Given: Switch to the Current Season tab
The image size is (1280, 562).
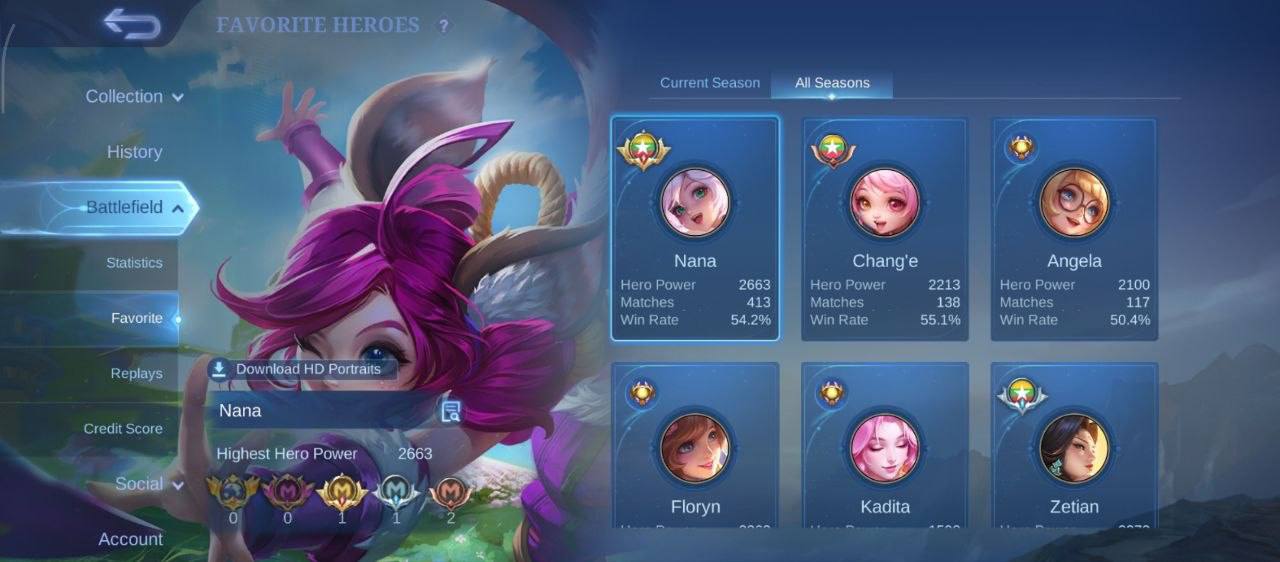Looking at the screenshot, I should click(710, 83).
